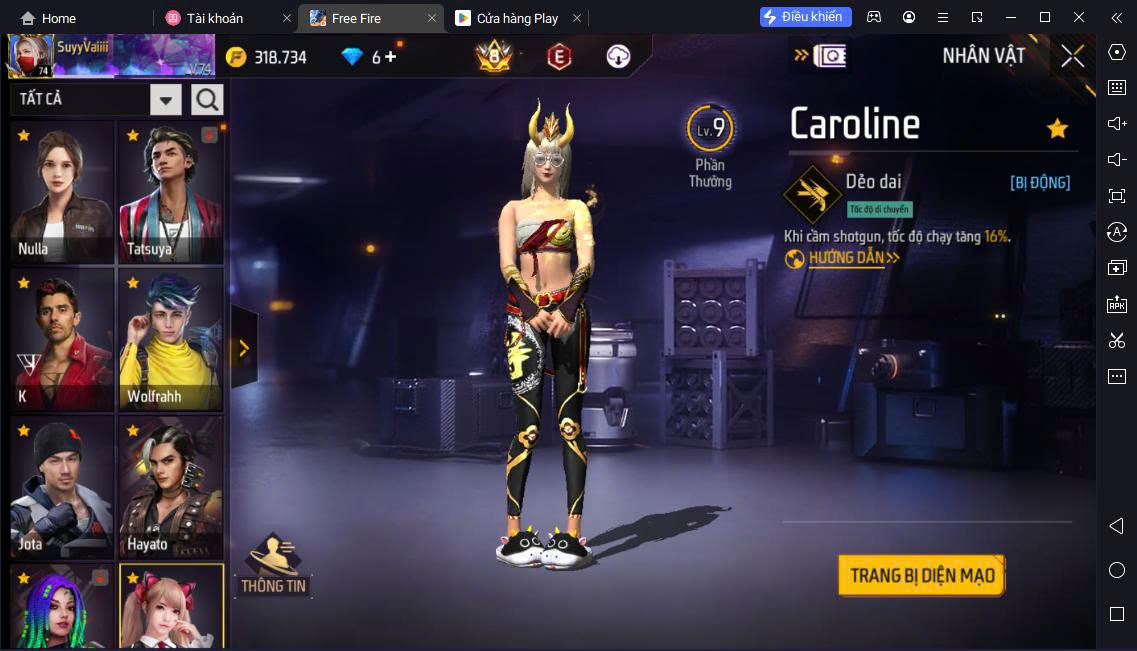The width and height of the screenshot is (1137, 651).
Task: Select the Nulla character card
Action: 62,192
